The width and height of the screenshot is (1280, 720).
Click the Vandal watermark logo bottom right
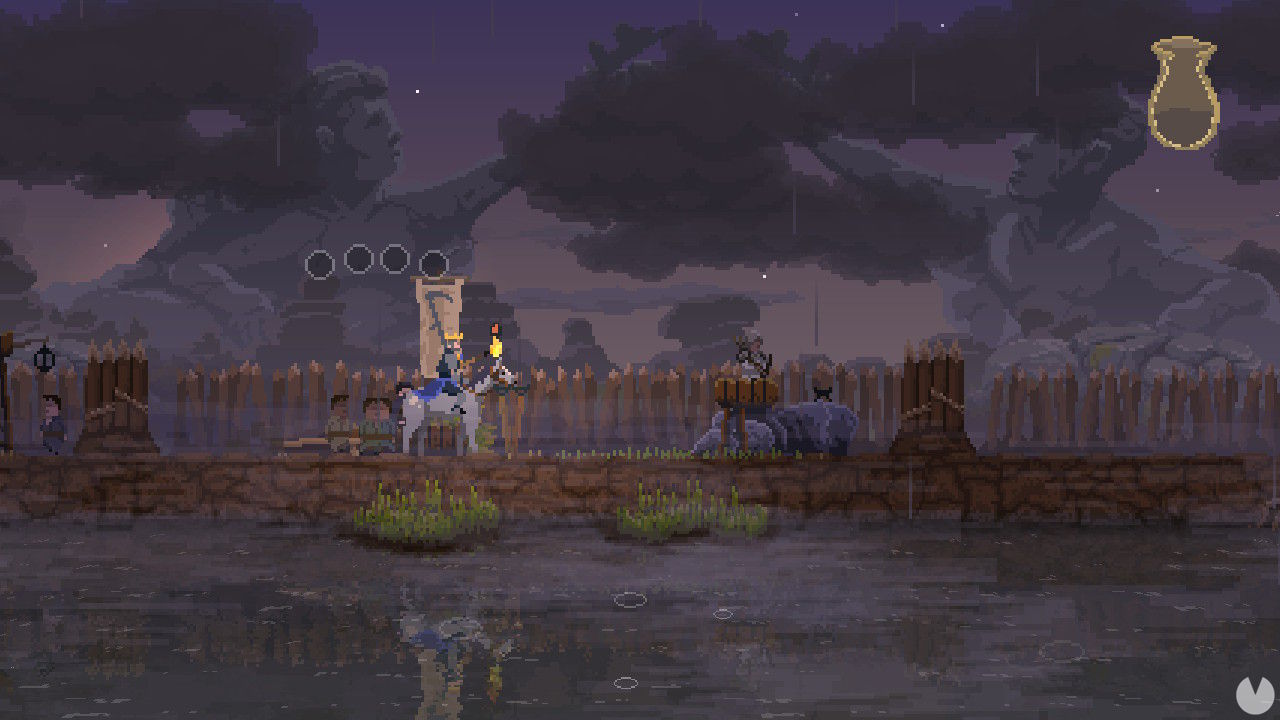[1257, 697]
